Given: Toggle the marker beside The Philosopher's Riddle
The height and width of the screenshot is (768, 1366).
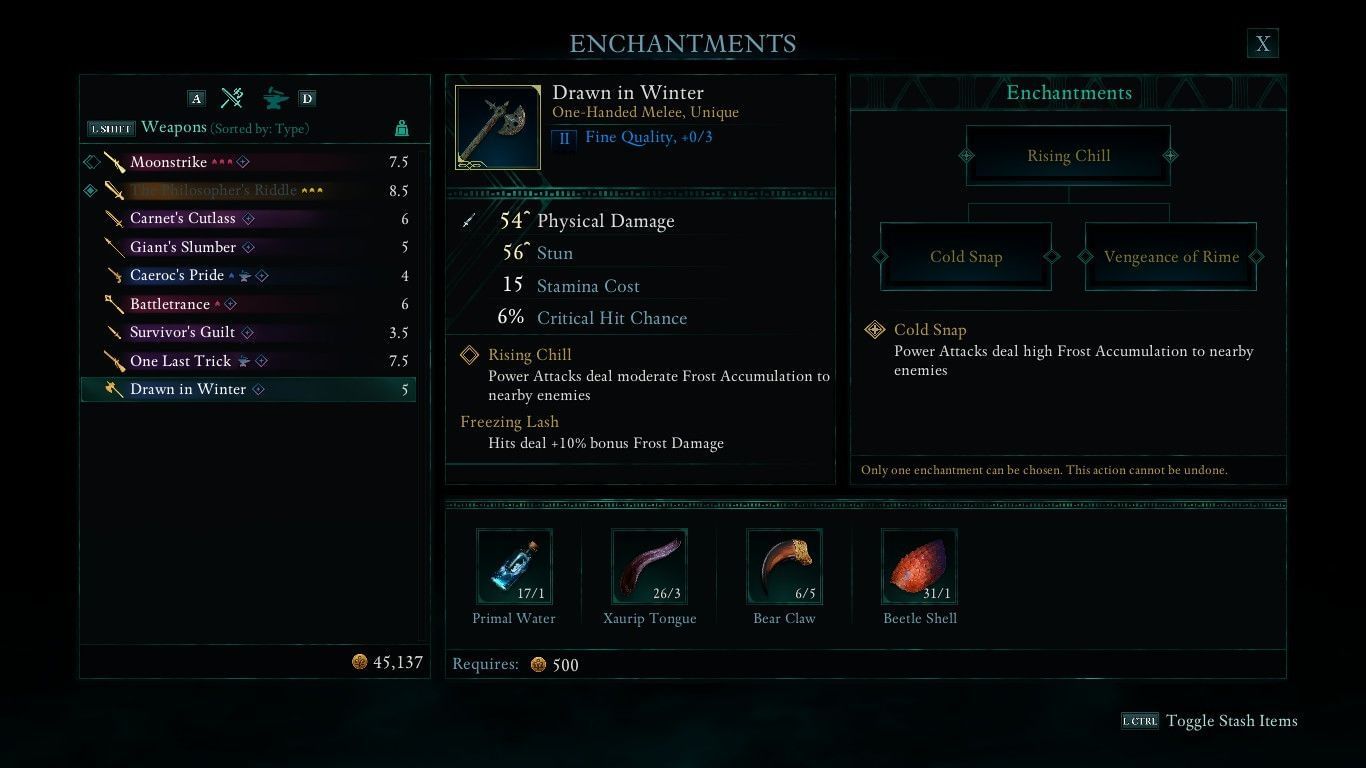Looking at the screenshot, I should (89, 190).
